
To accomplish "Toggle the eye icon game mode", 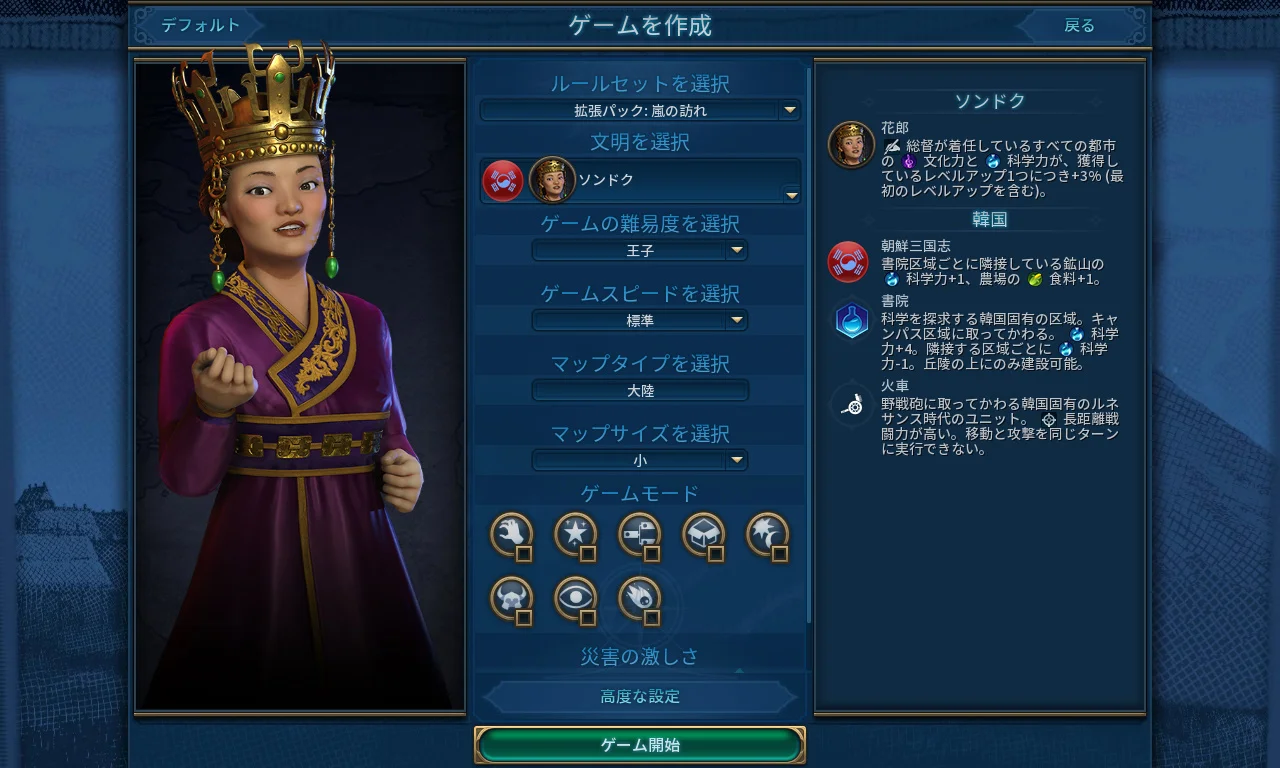I will tap(576, 599).
